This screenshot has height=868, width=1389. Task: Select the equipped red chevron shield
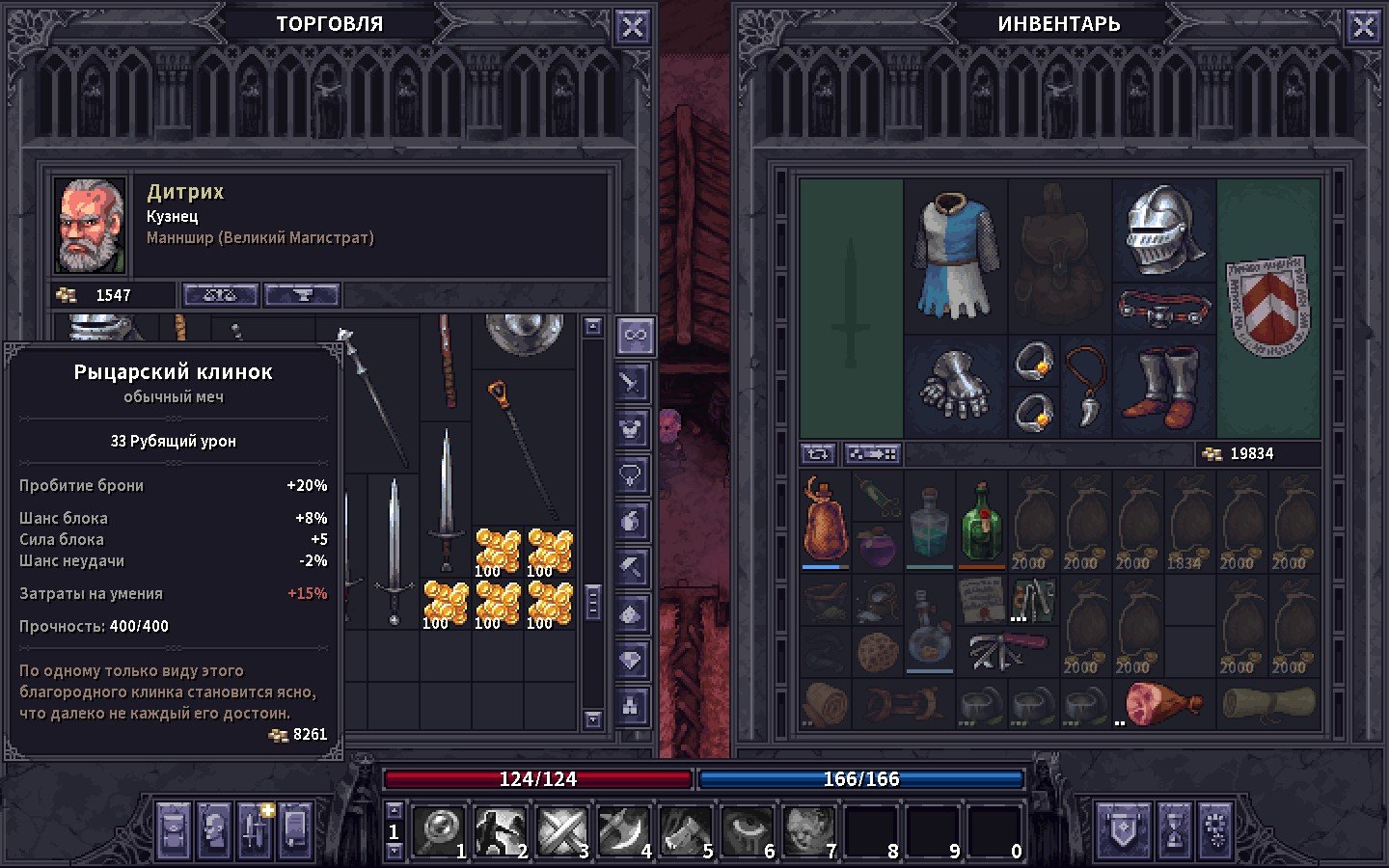pyautogui.click(x=1267, y=307)
